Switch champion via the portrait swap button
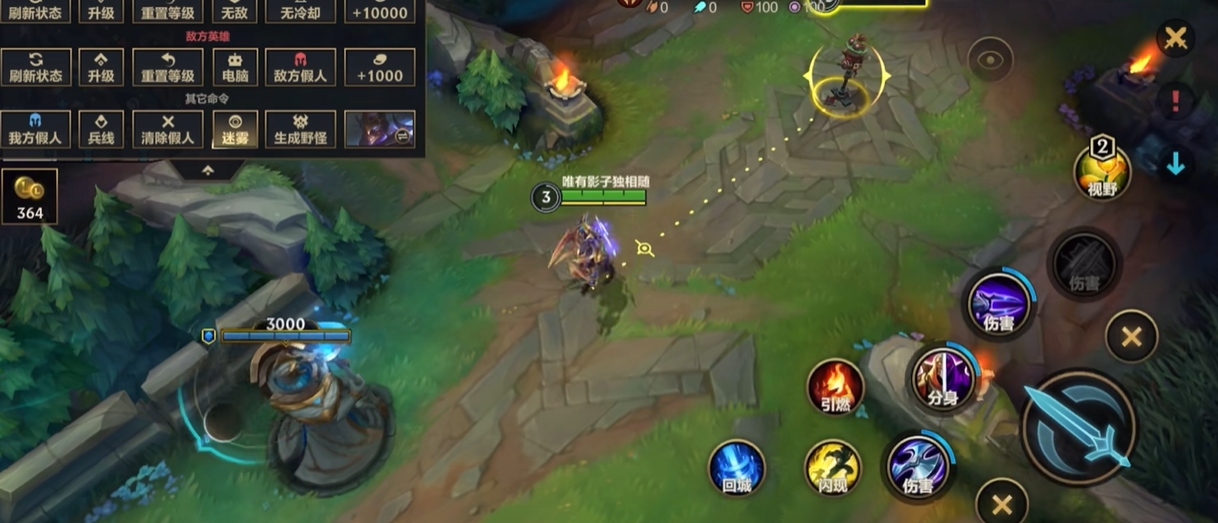 coord(380,129)
